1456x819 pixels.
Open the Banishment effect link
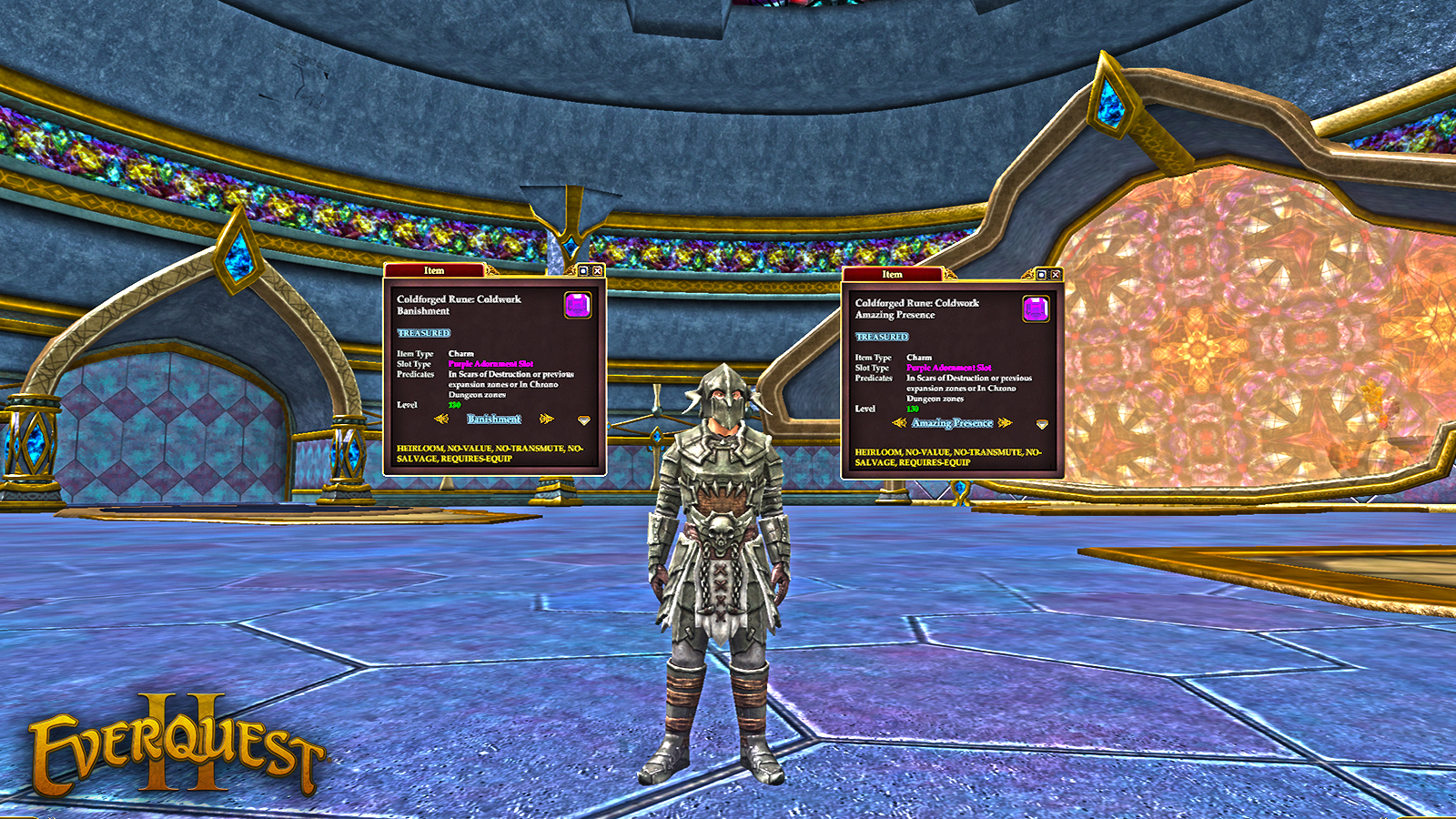pos(494,419)
